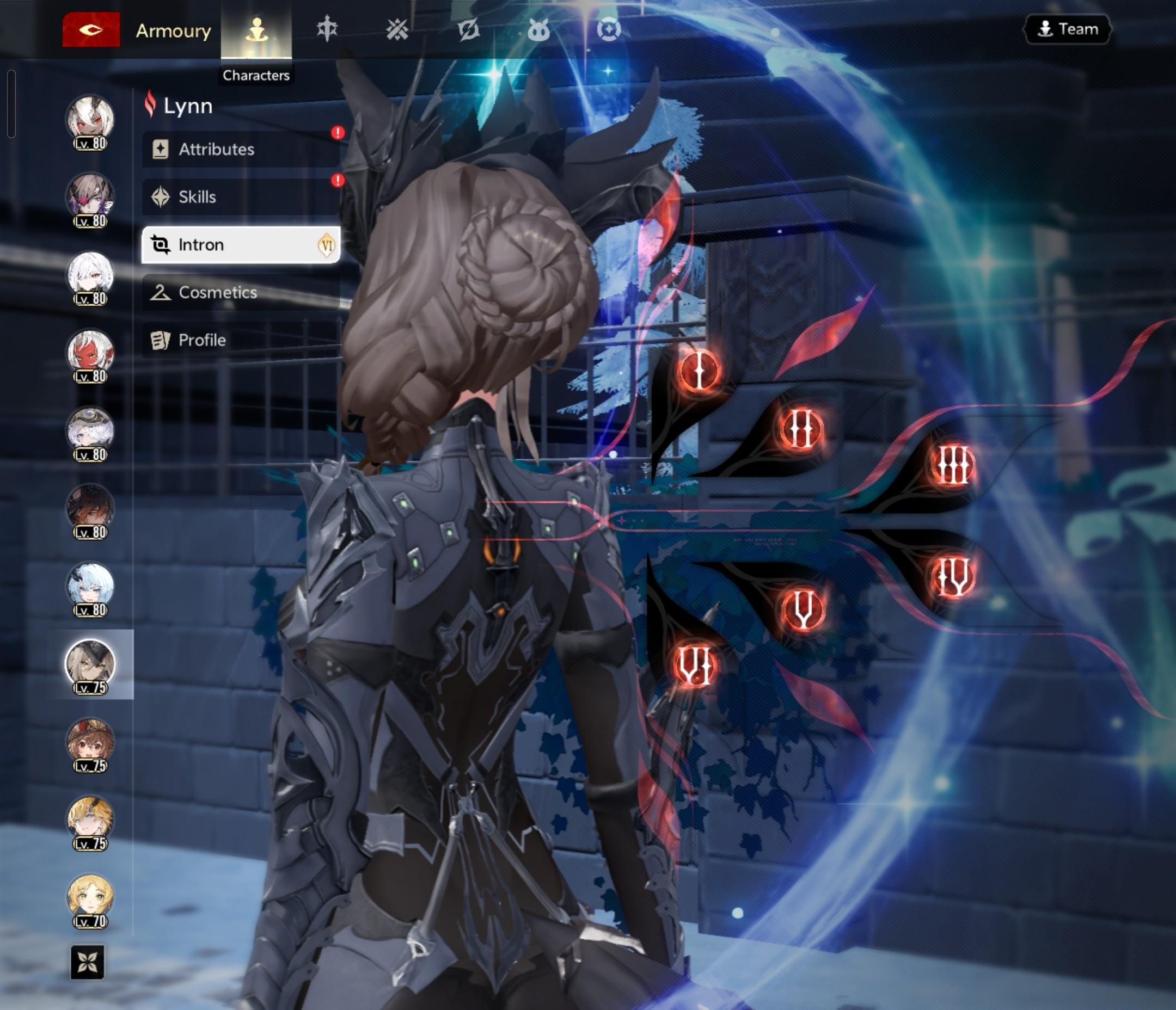Switch to the crossed swords tab
Image resolution: width=1176 pixels, height=1010 pixels.
397,29
